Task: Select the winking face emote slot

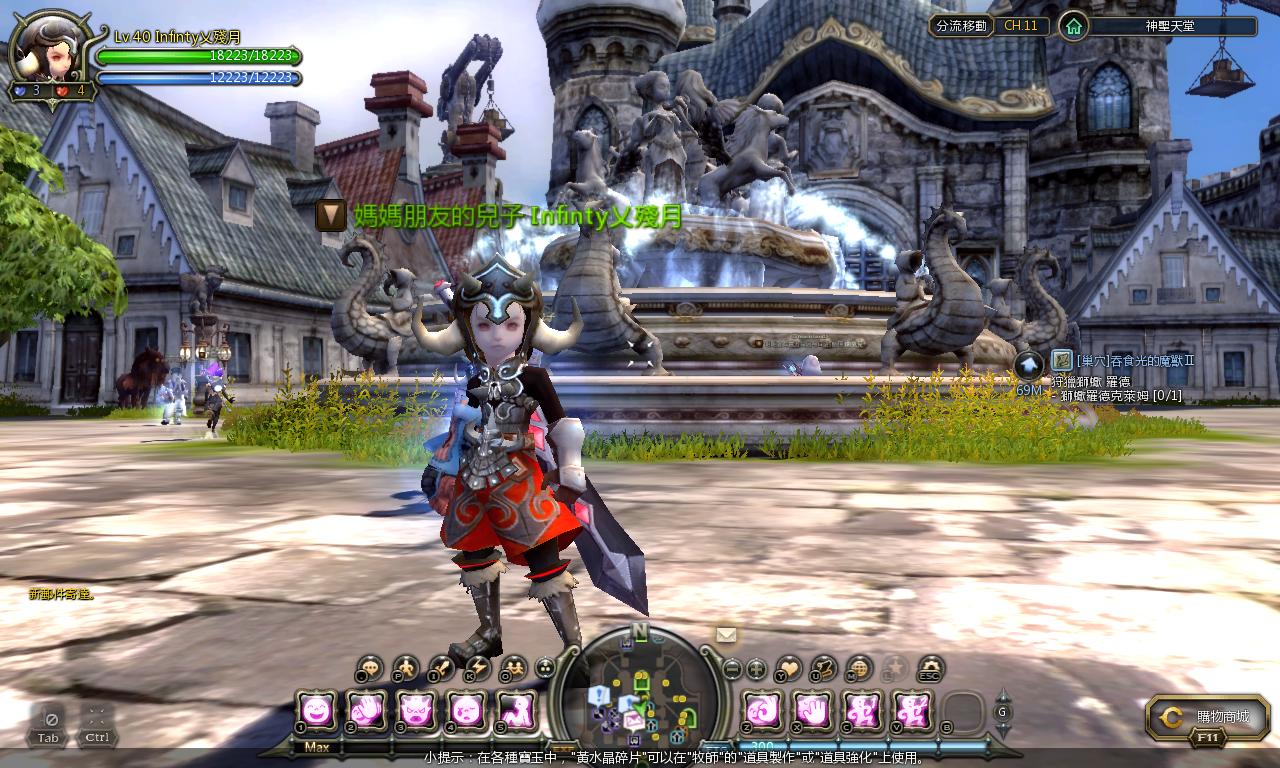Action: (x=465, y=710)
